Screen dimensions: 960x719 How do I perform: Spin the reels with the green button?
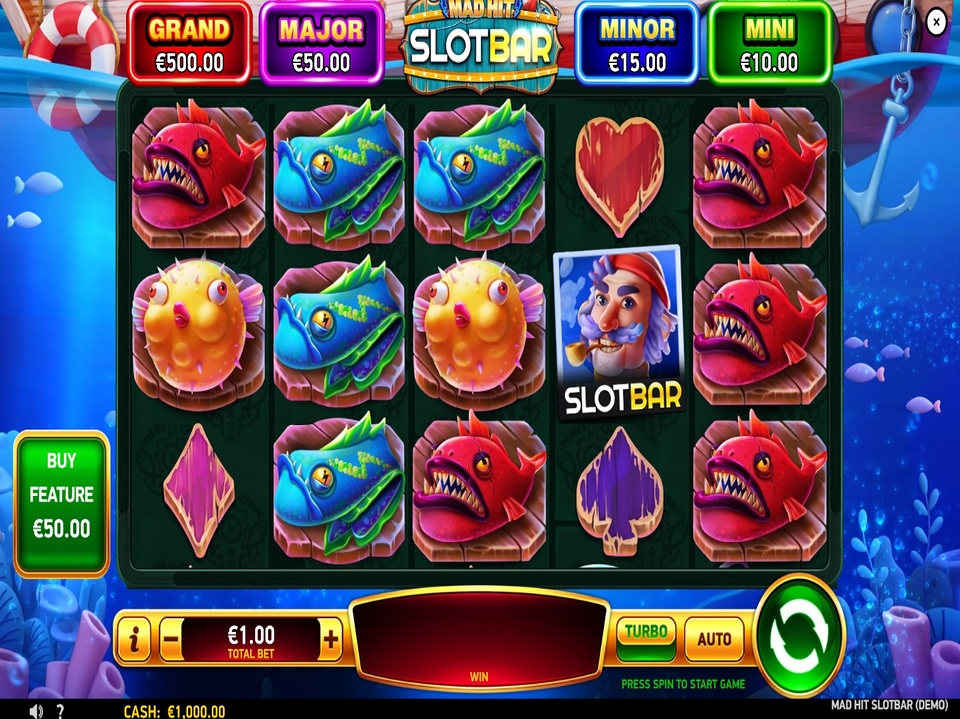800,632
